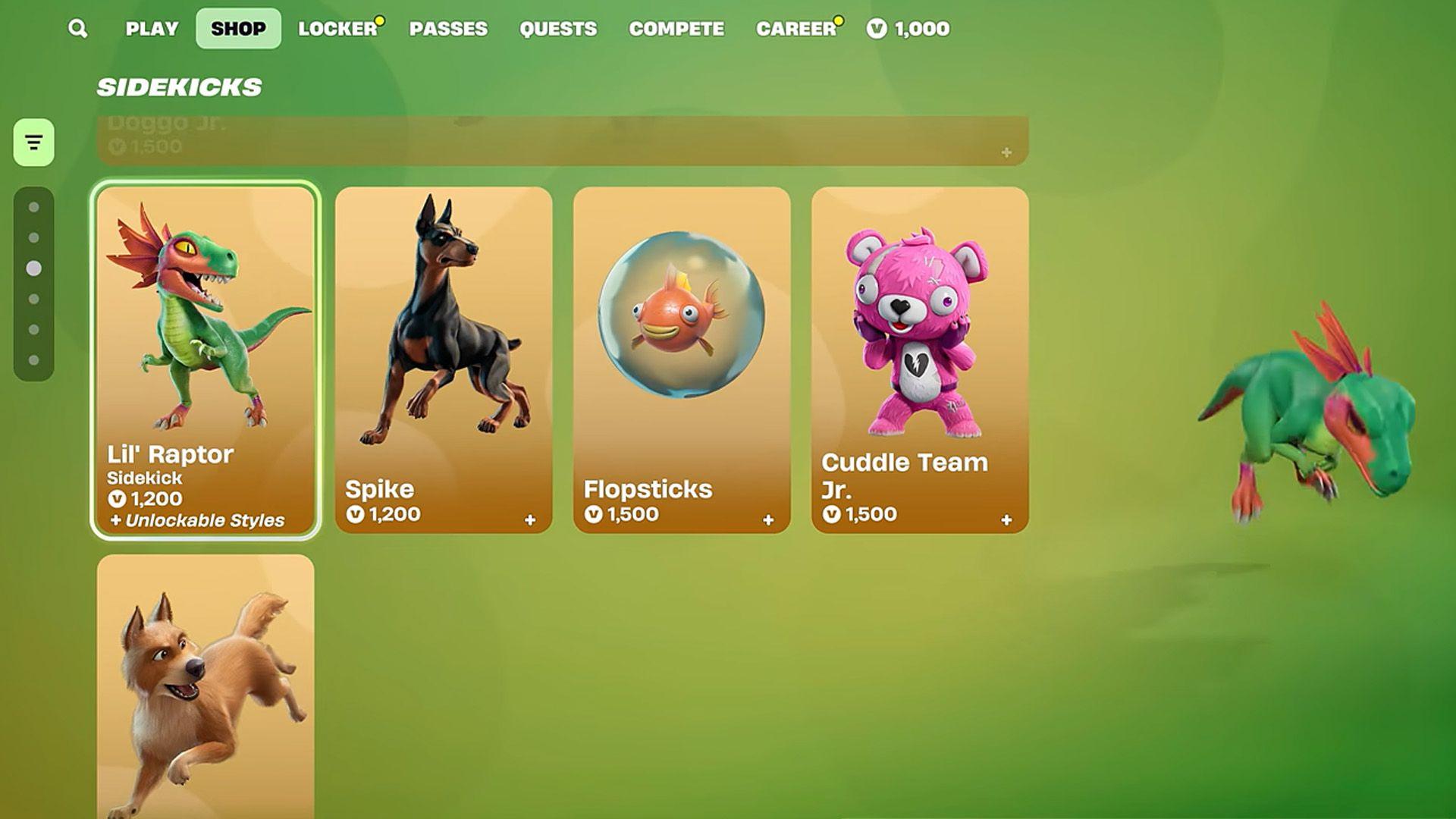The height and width of the screenshot is (819, 1456).
Task: Click the plus icon on Spike's card
Action: [x=531, y=520]
